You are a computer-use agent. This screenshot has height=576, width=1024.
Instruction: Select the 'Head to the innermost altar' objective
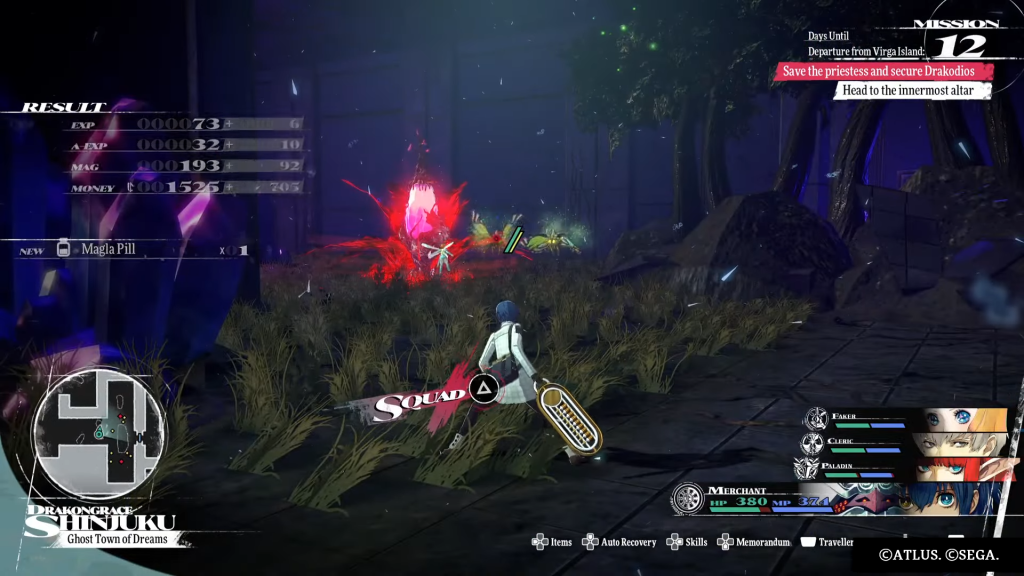910,91
